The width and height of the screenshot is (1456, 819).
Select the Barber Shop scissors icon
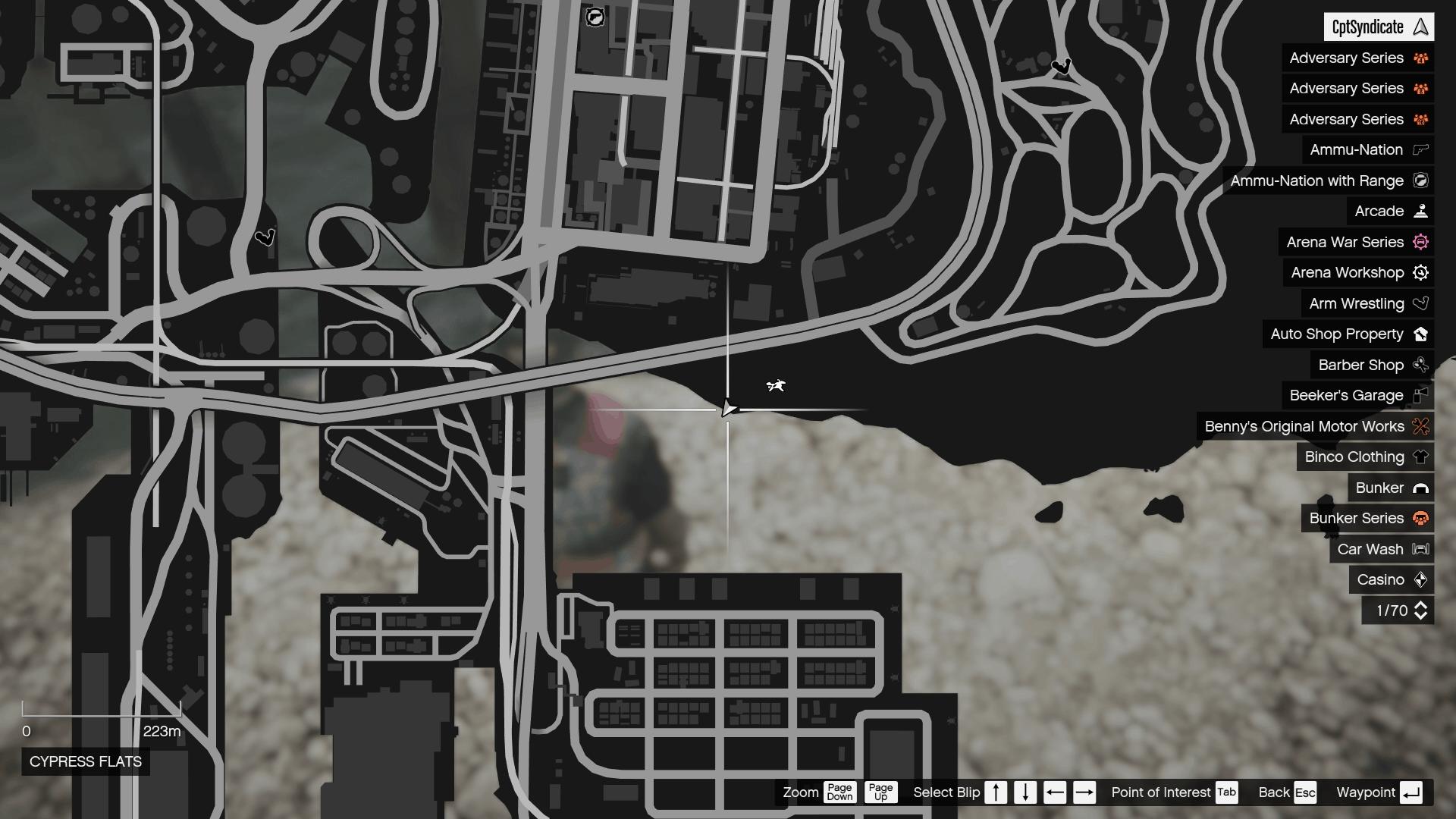point(1420,365)
